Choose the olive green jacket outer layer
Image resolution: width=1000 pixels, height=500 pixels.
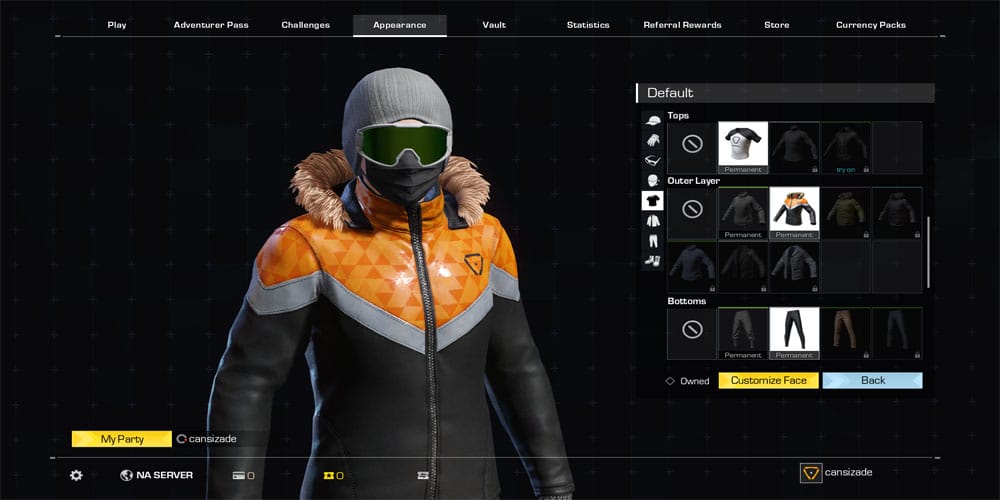[x=845, y=211]
